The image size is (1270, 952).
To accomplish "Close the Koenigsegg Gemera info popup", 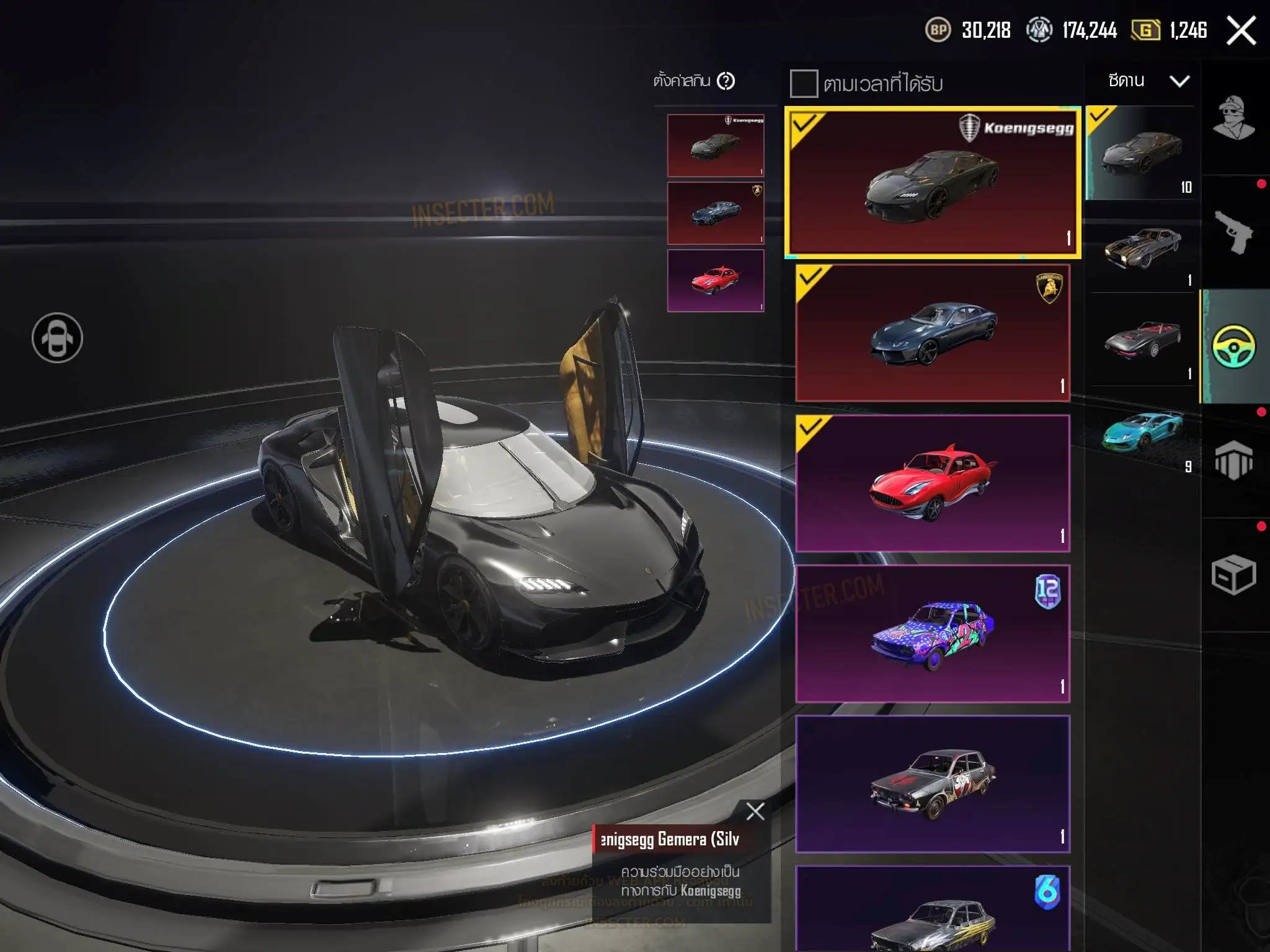I will point(755,811).
